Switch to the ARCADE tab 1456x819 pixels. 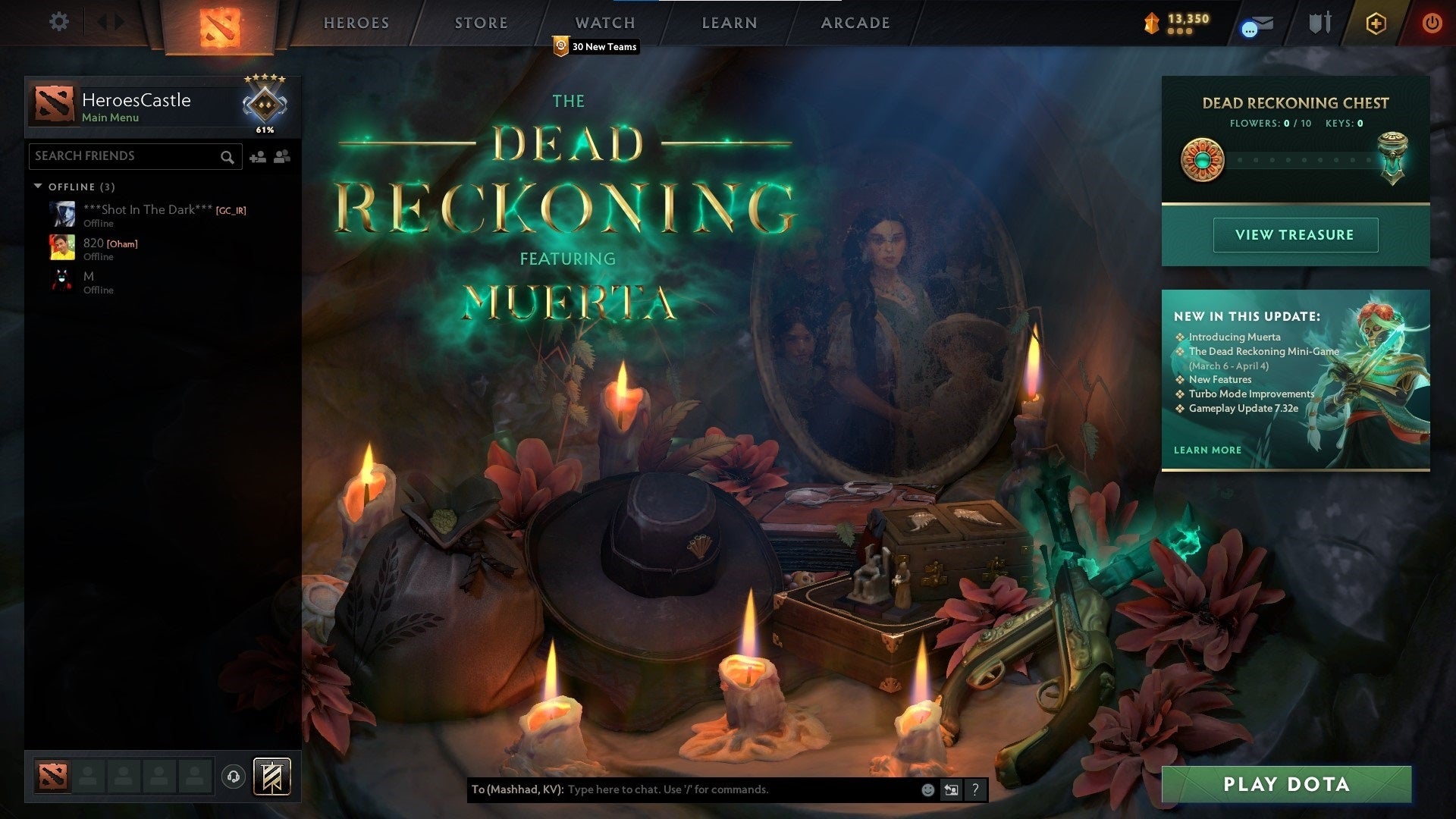pyautogui.click(x=855, y=23)
